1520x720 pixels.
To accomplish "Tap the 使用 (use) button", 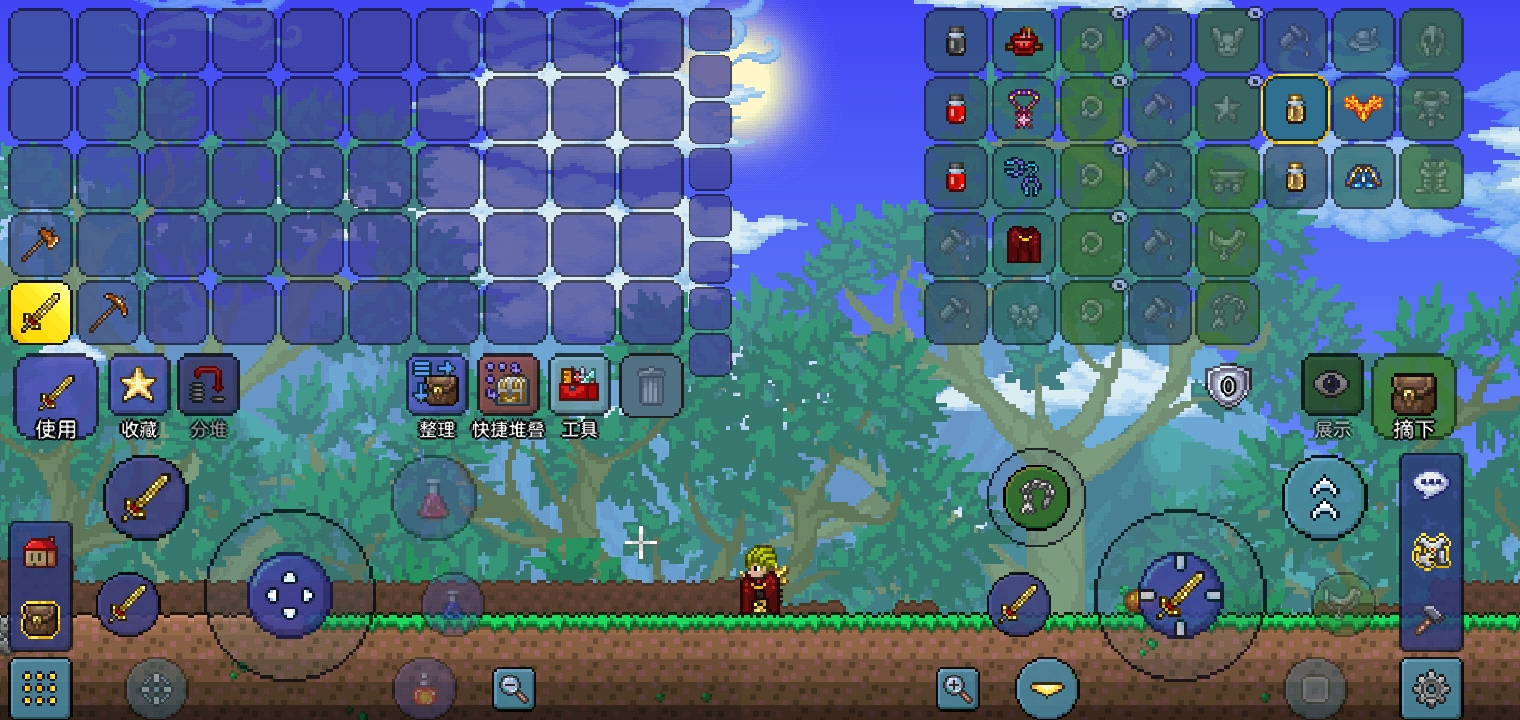I will pyautogui.click(x=56, y=396).
